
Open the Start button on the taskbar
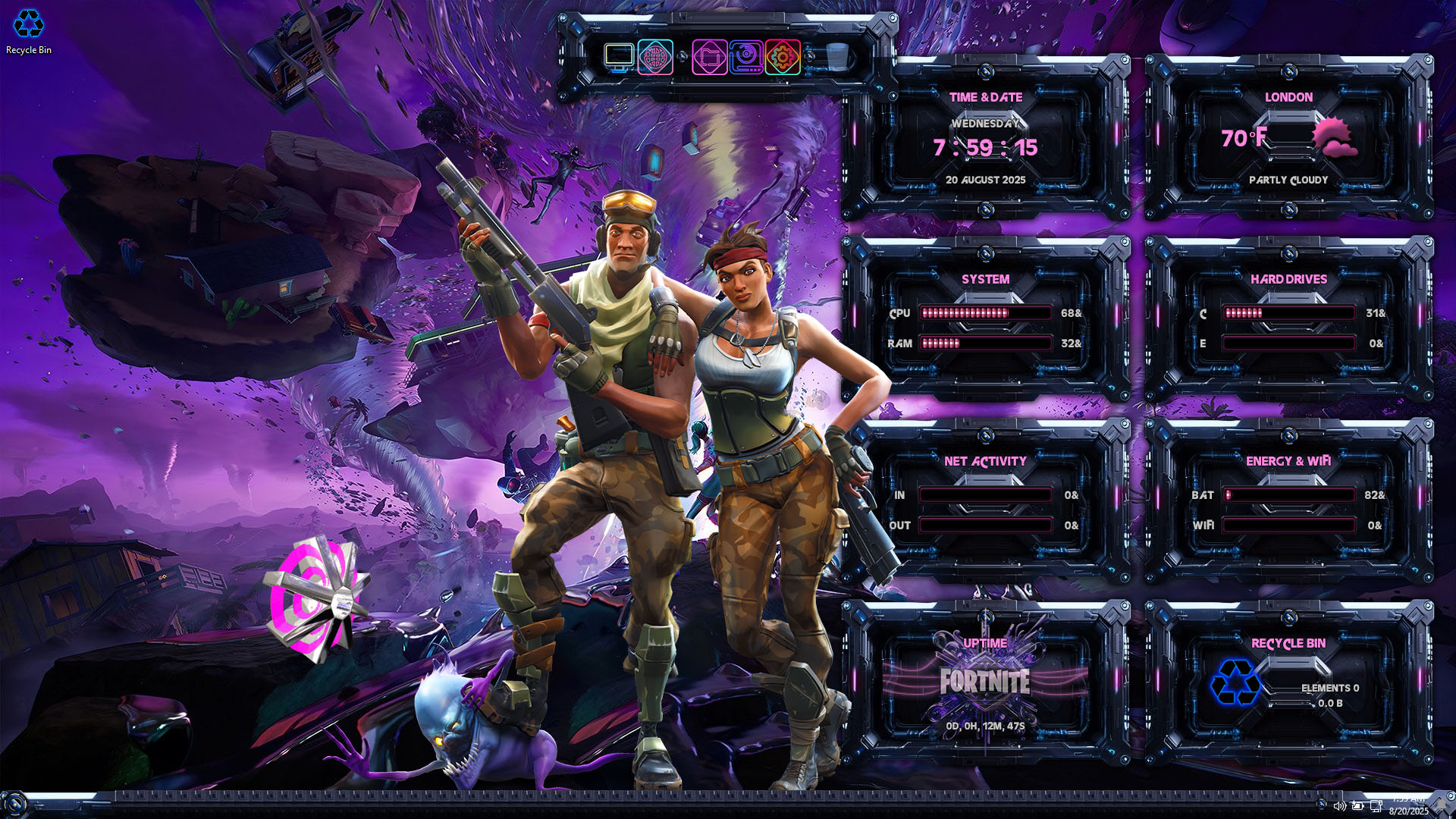pos(14,804)
